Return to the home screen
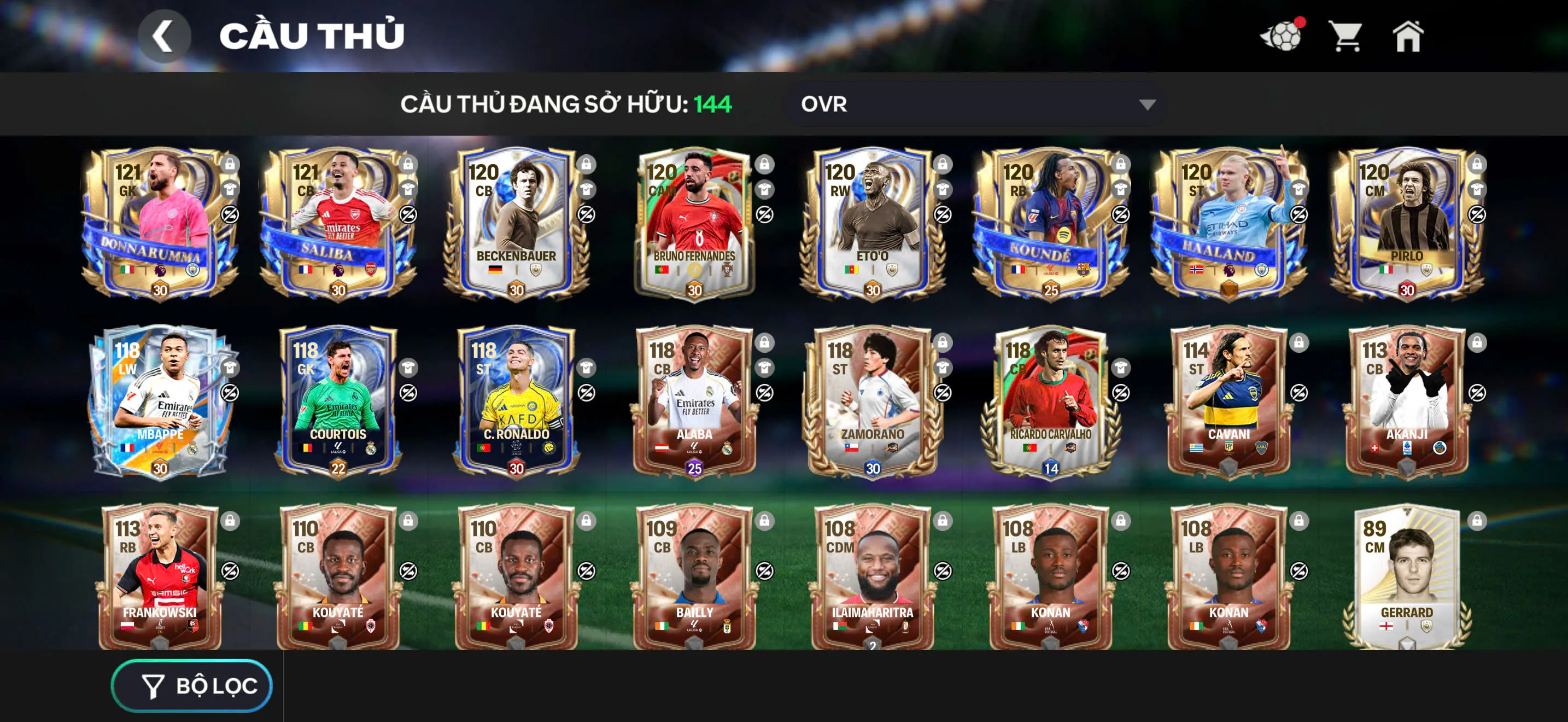The image size is (1568, 722). [x=1408, y=37]
